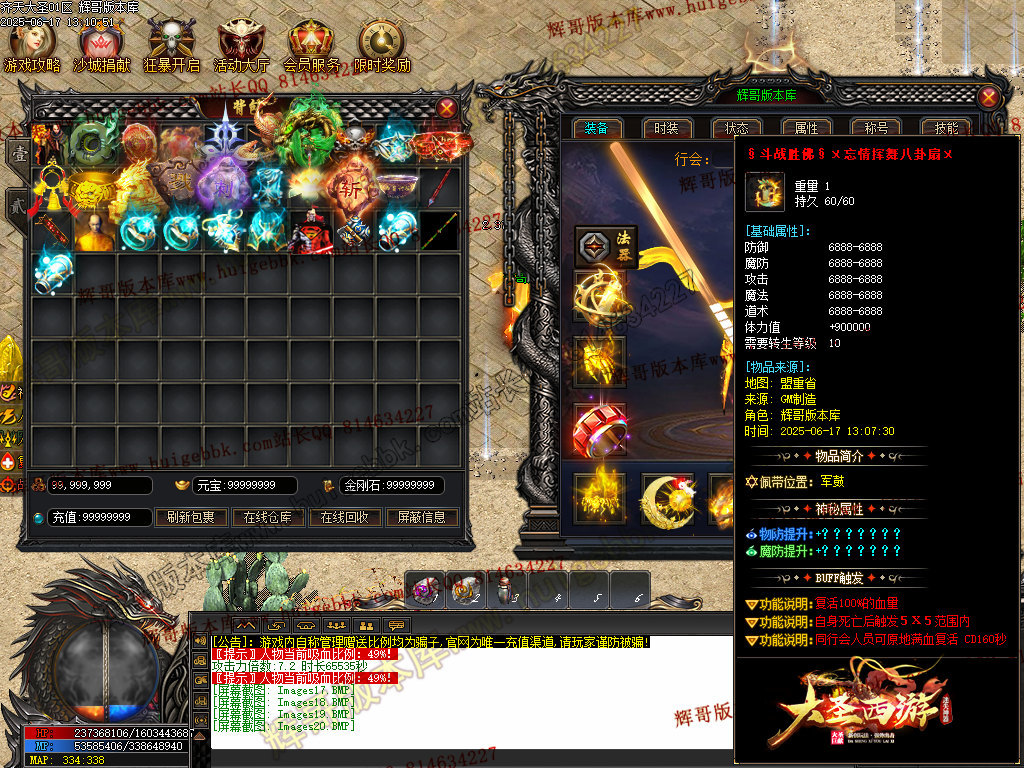
Task: Switch to the 技能 skills tab
Action: click(946, 128)
